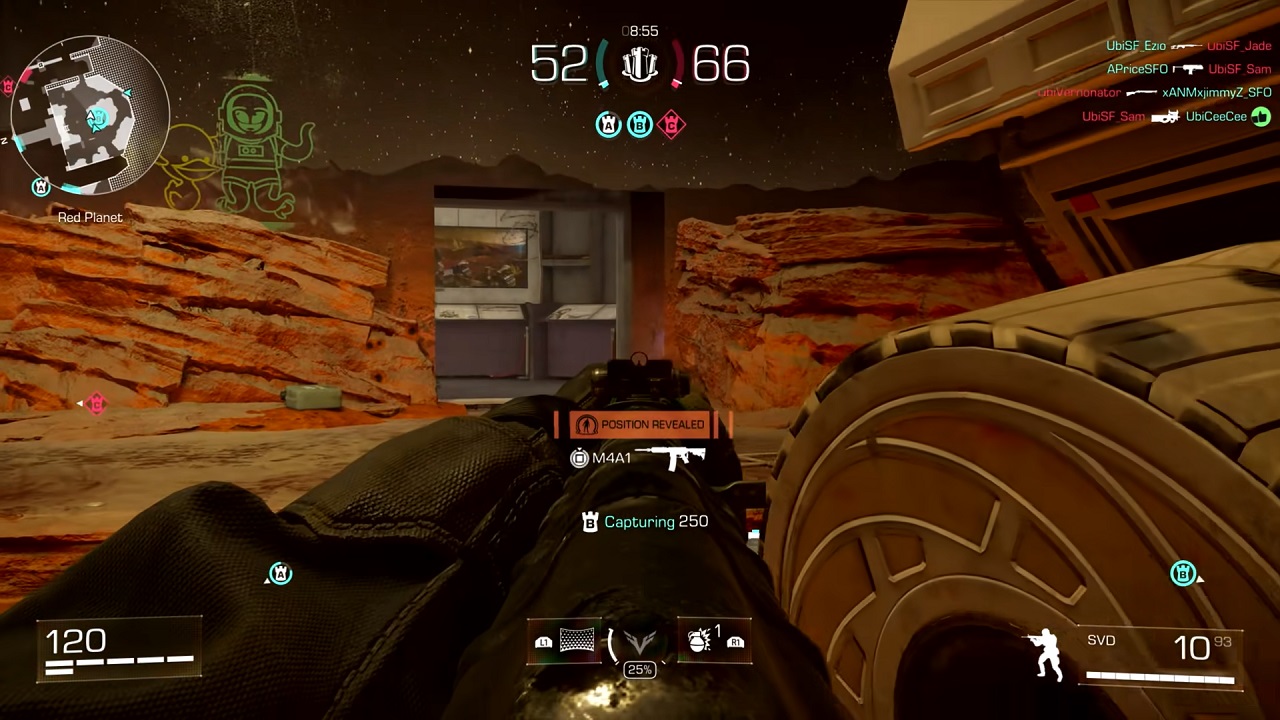Click the APriceSFO kill feed row
Image resolution: width=1280 pixels, height=720 pixels.
1188,69
